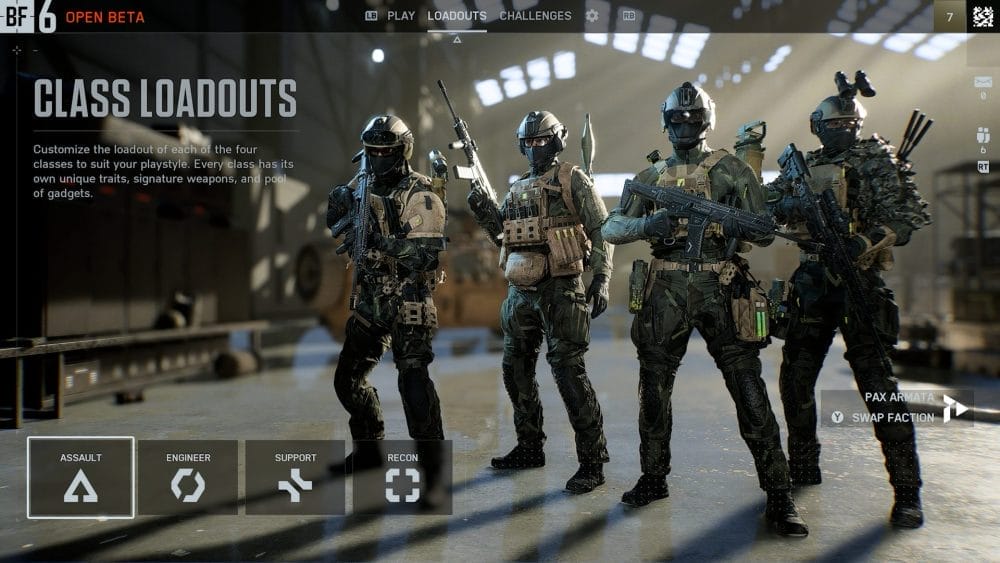Pick the Recon class tile
This screenshot has height=563, width=1000.
pyautogui.click(x=402, y=478)
